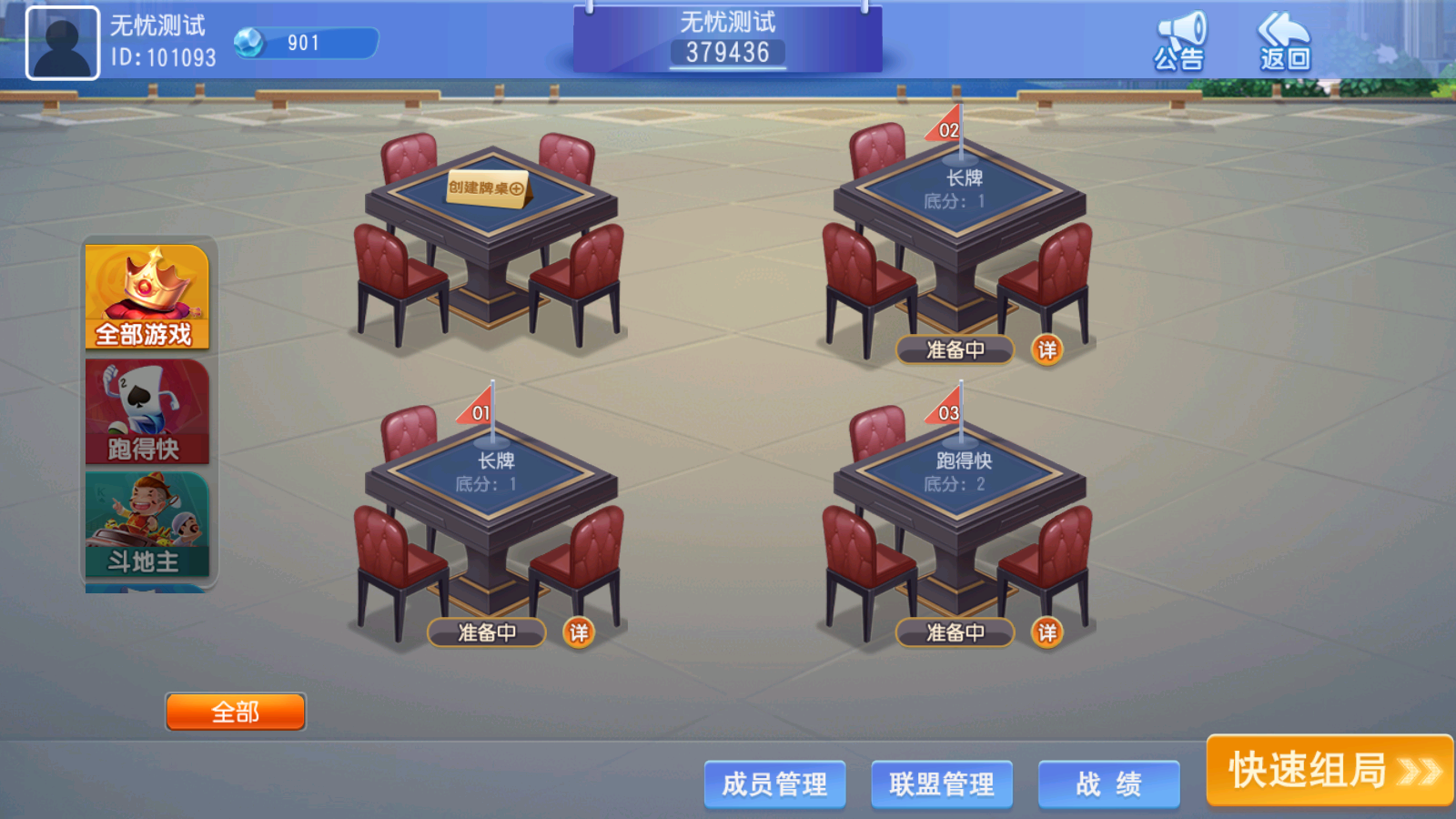1456x819 pixels.
Task: Open 详 details for table 02
Action: point(1046,349)
